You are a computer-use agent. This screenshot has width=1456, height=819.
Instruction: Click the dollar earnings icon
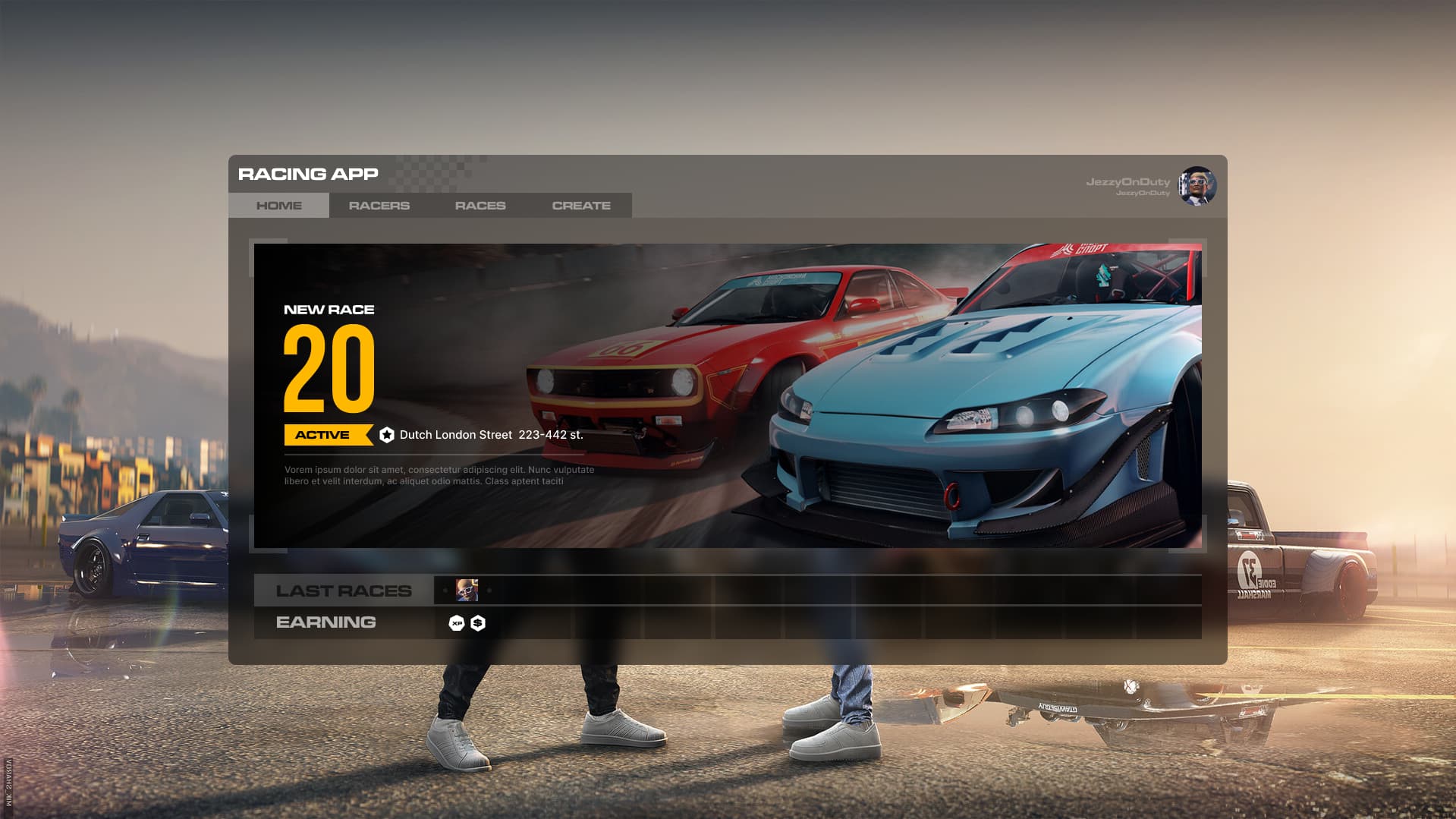click(479, 622)
